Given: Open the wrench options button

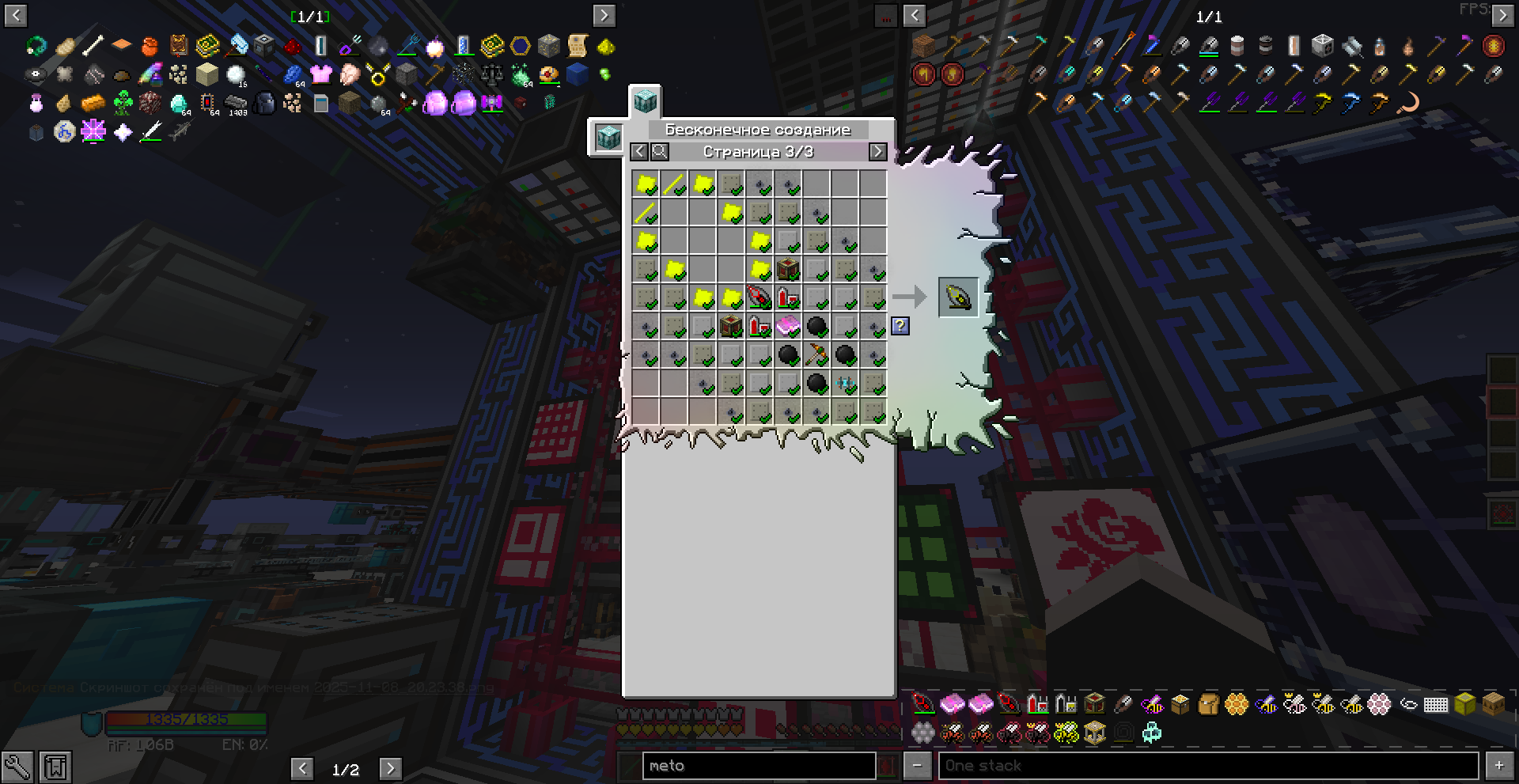Looking at the screenshot, I should click(17, 767).
